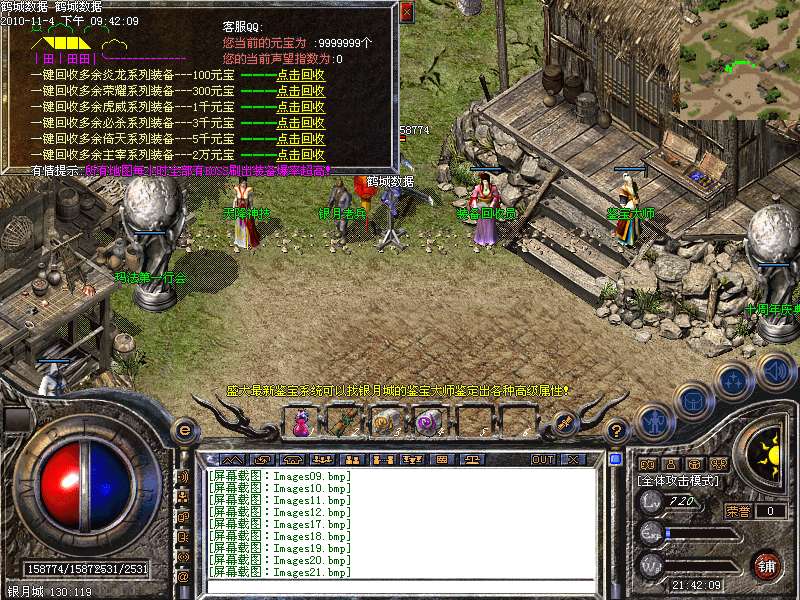Viewport: 800px width, 600px height.
Task: Close the equipment recycling dialog
Action: tap(406, 13)
